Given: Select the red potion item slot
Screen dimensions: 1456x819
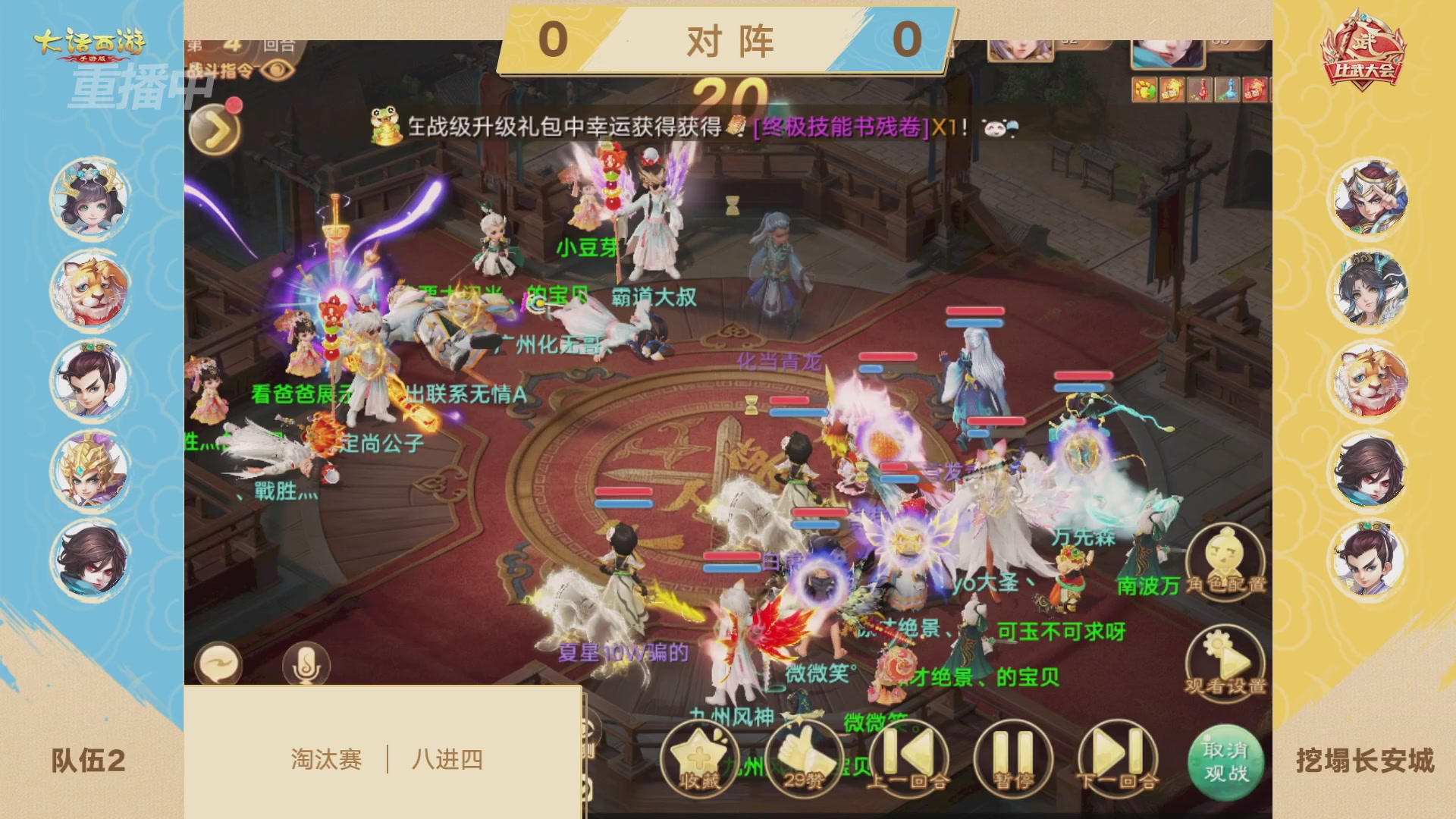Looking at the screenshot, I should [1200, 89].
